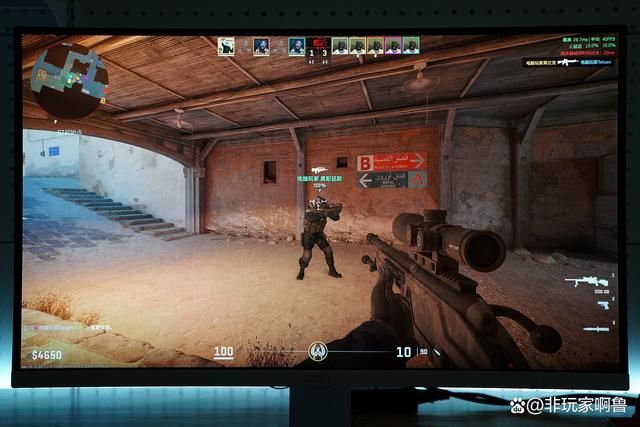Screen dimensions: 640x427
Task: Pick the purple-bordered player avatar
Action: [391, 46]
